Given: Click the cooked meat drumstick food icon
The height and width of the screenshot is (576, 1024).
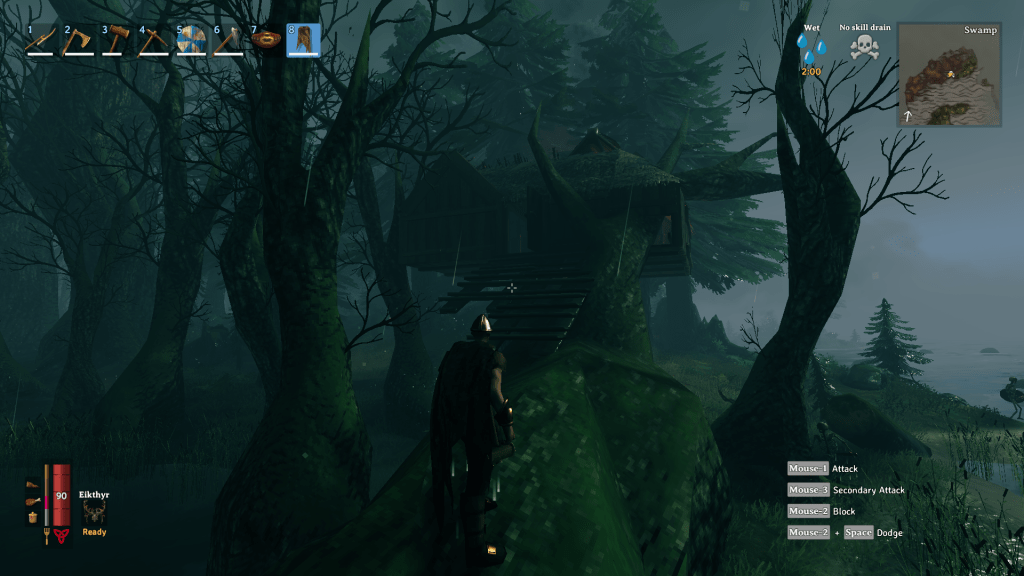Looking at the screenshot, I should coord(33,502).
